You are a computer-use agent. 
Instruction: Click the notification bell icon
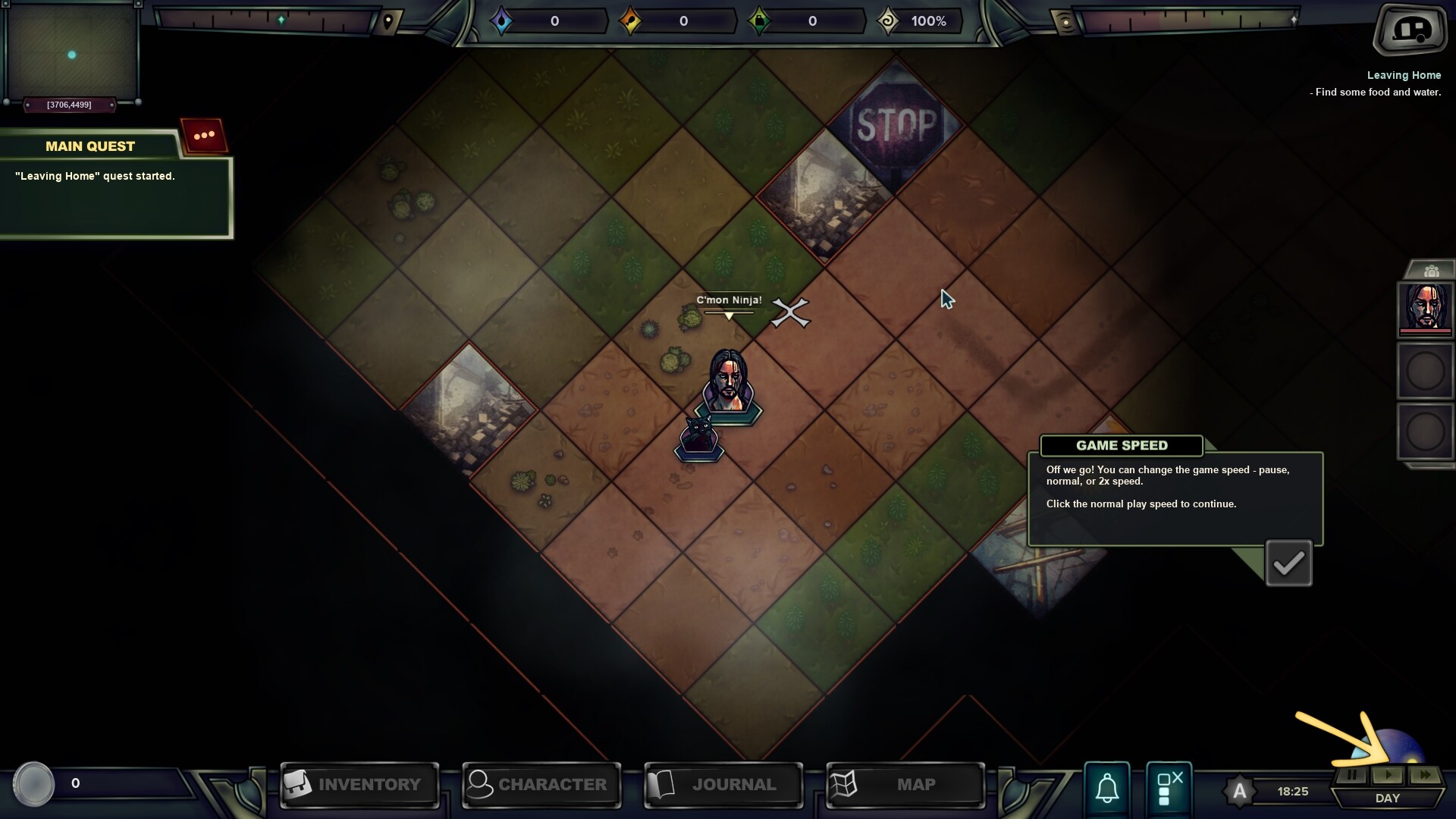coord(1106,789)
